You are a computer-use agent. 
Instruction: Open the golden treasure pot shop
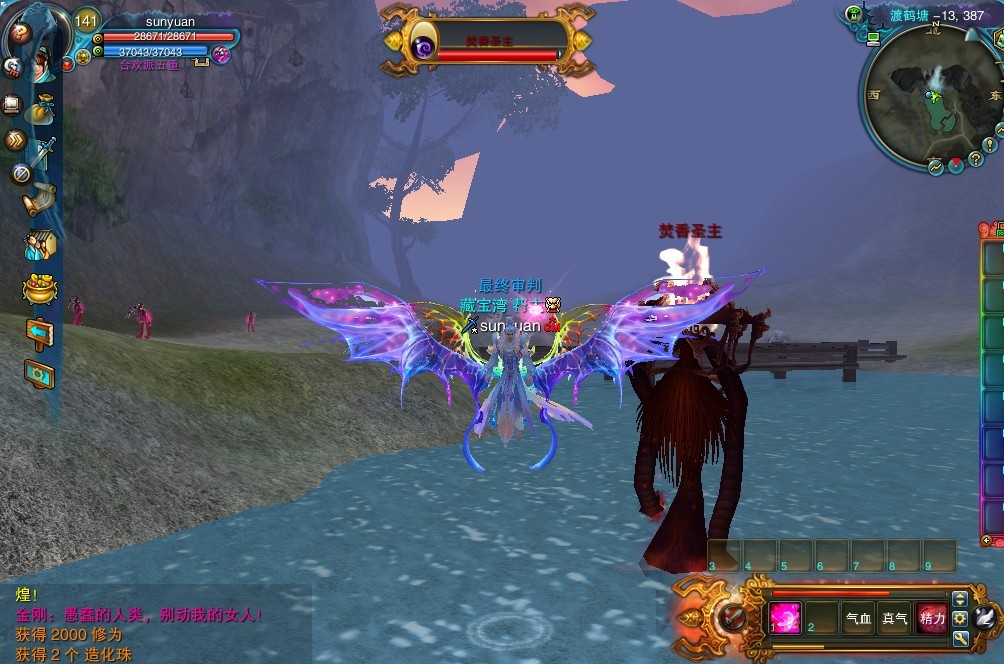pos(40,290)
